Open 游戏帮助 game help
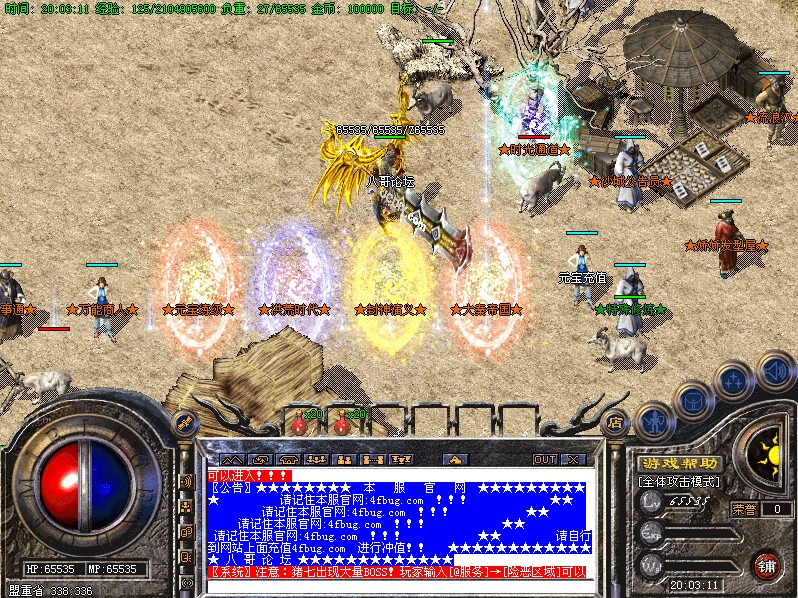The height and width of the screenshot is (598, 798). pos(679,463)
